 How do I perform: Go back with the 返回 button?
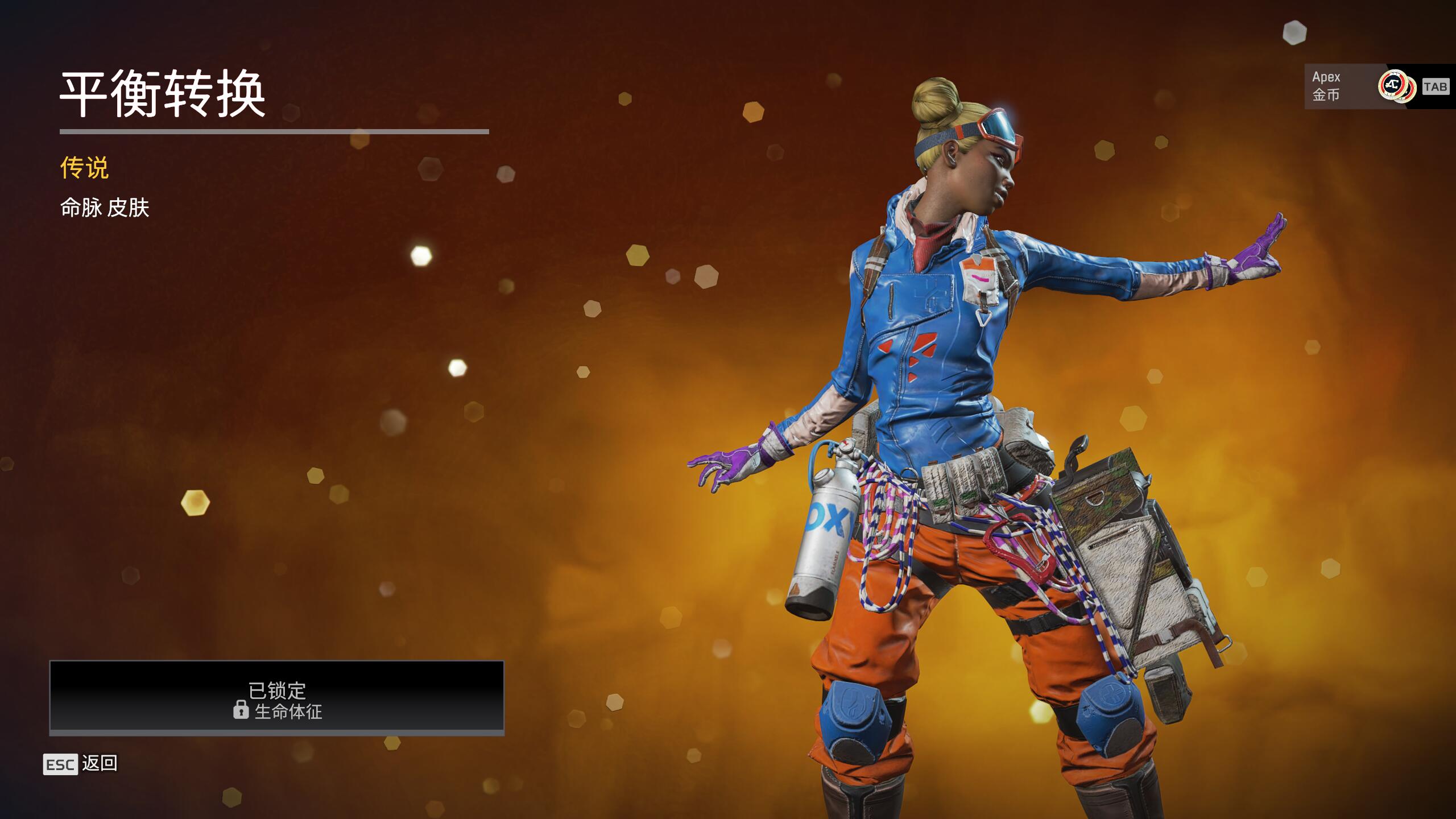coord(81,764)
